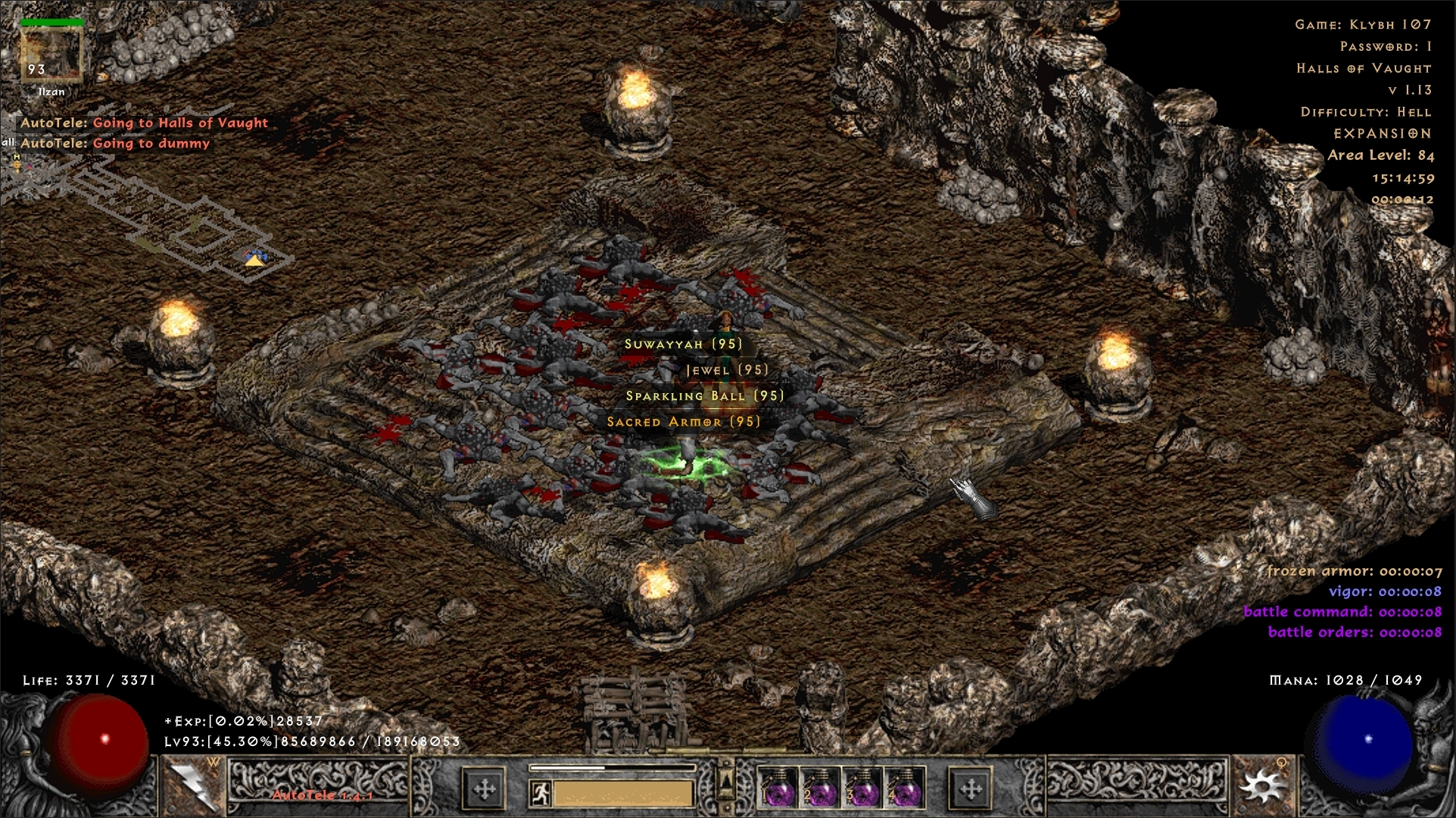Image resolution: width=1456 pixels, height=818 pixels.
Task: Grab the Sparkling Ball (95) item label
Action: (x=704, y=395)
